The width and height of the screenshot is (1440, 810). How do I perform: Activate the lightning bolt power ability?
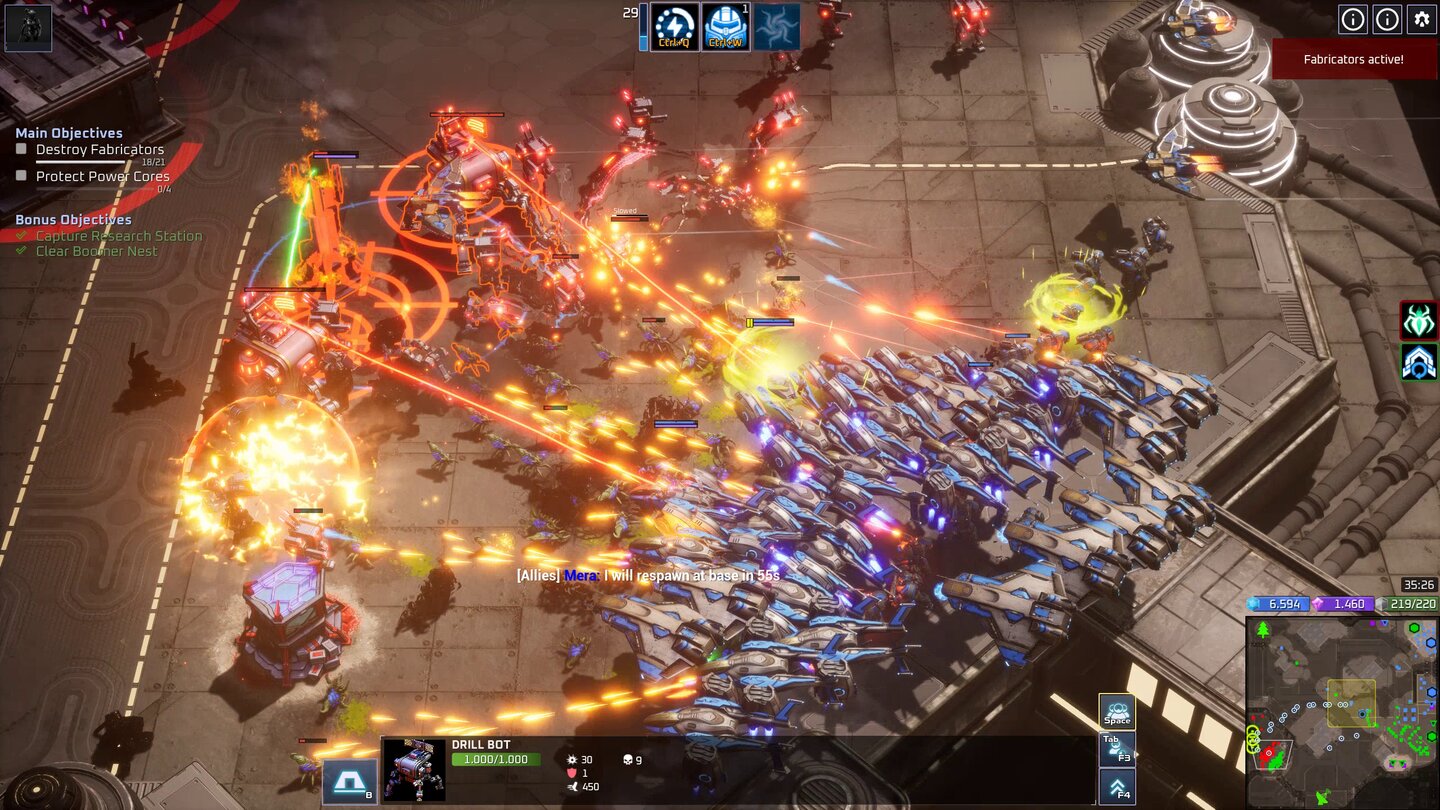[x=675, y=26]
